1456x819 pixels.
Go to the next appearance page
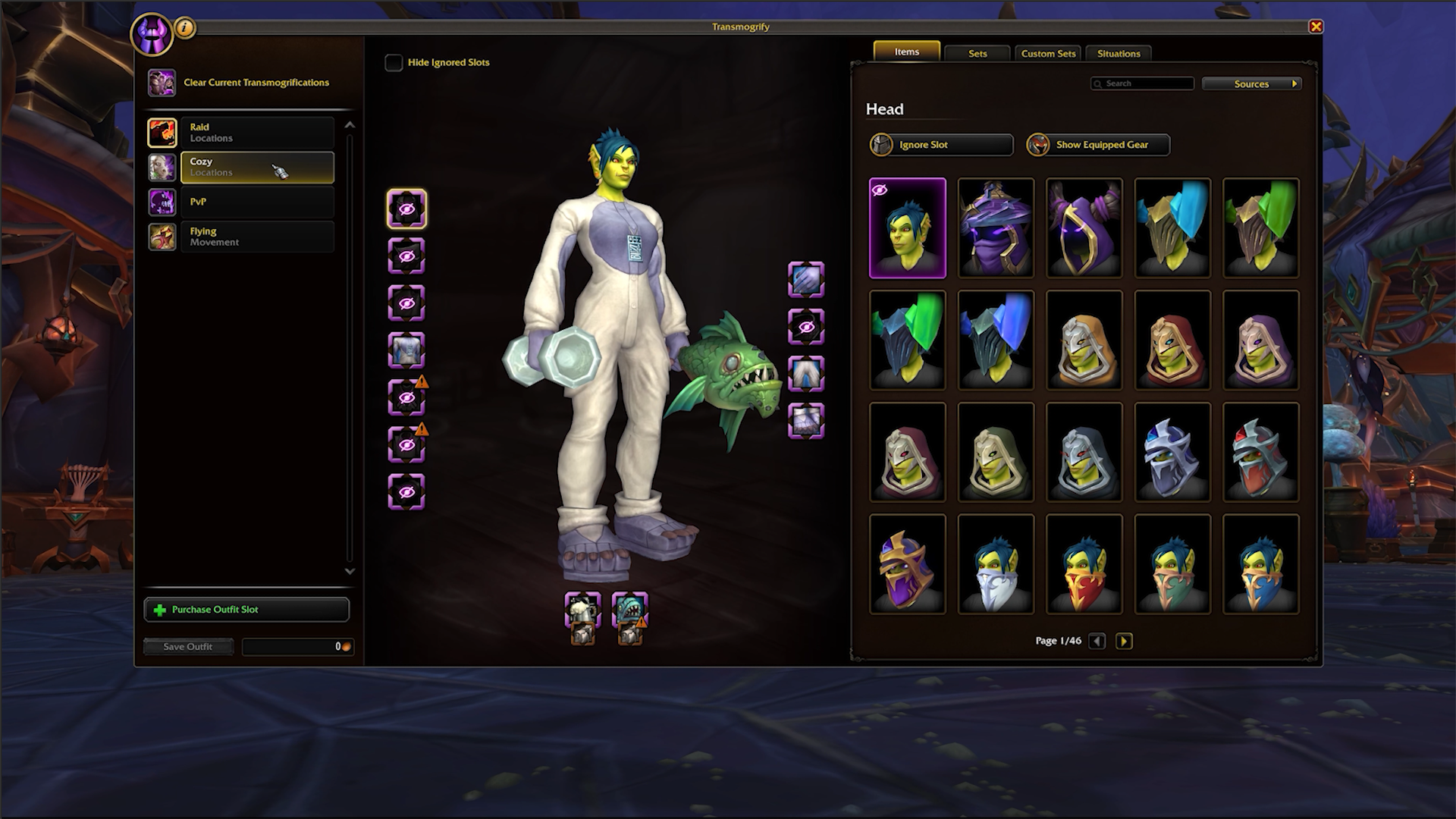point(1124,642)
